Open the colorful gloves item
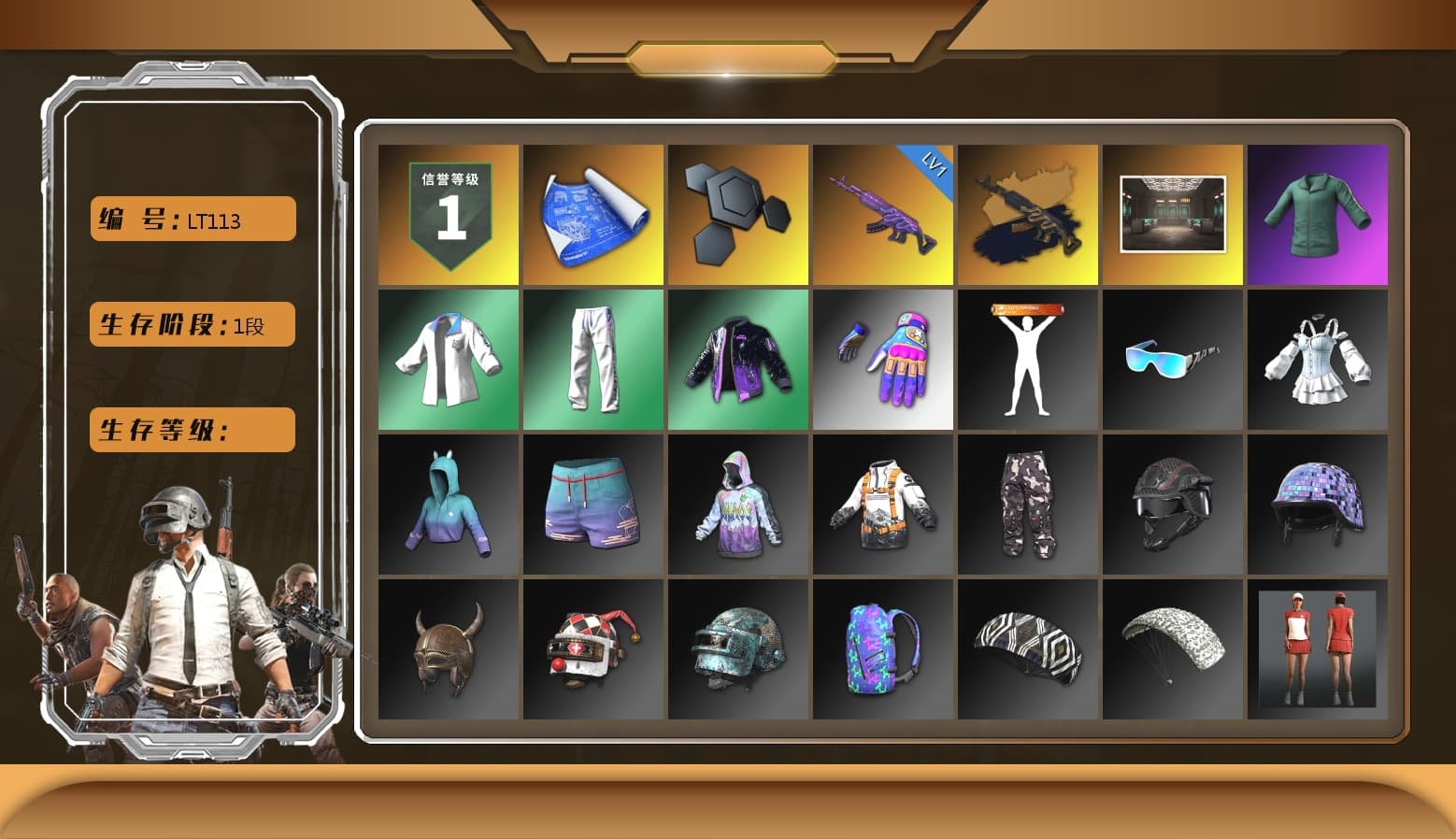The width and height of the screenshot is (1456, 839). [x=883, y=360]
